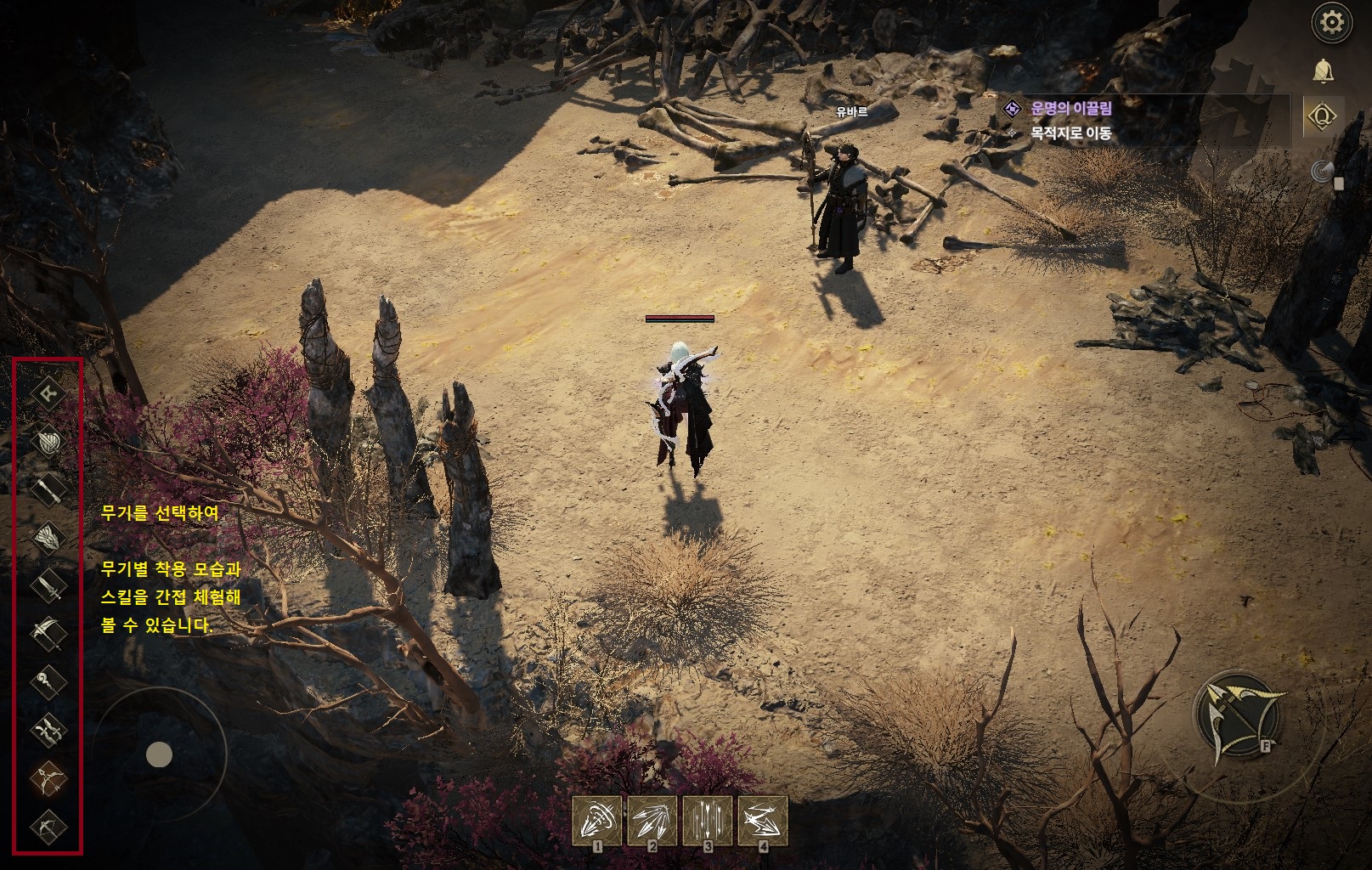The image size is (1372, 870).
Task: Select the curled staff weapon
Action: 48,681
